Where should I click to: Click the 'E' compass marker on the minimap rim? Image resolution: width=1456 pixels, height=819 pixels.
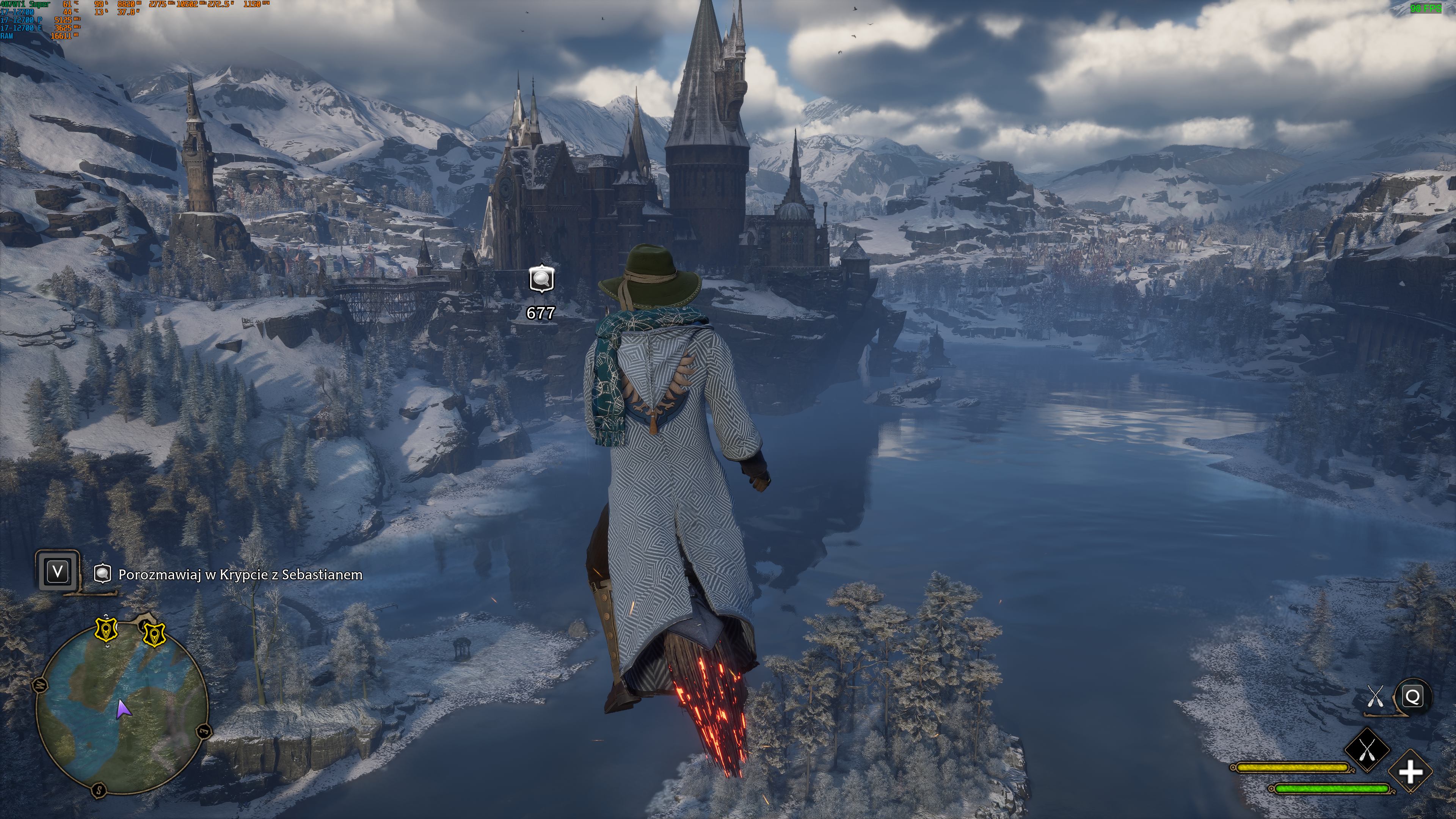pyautogui.click(x=204, y=732)
